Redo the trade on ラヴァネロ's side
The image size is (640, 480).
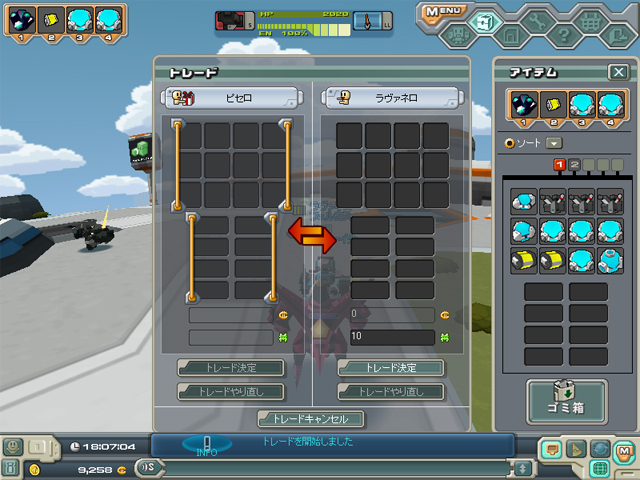[x=376, y=391]
